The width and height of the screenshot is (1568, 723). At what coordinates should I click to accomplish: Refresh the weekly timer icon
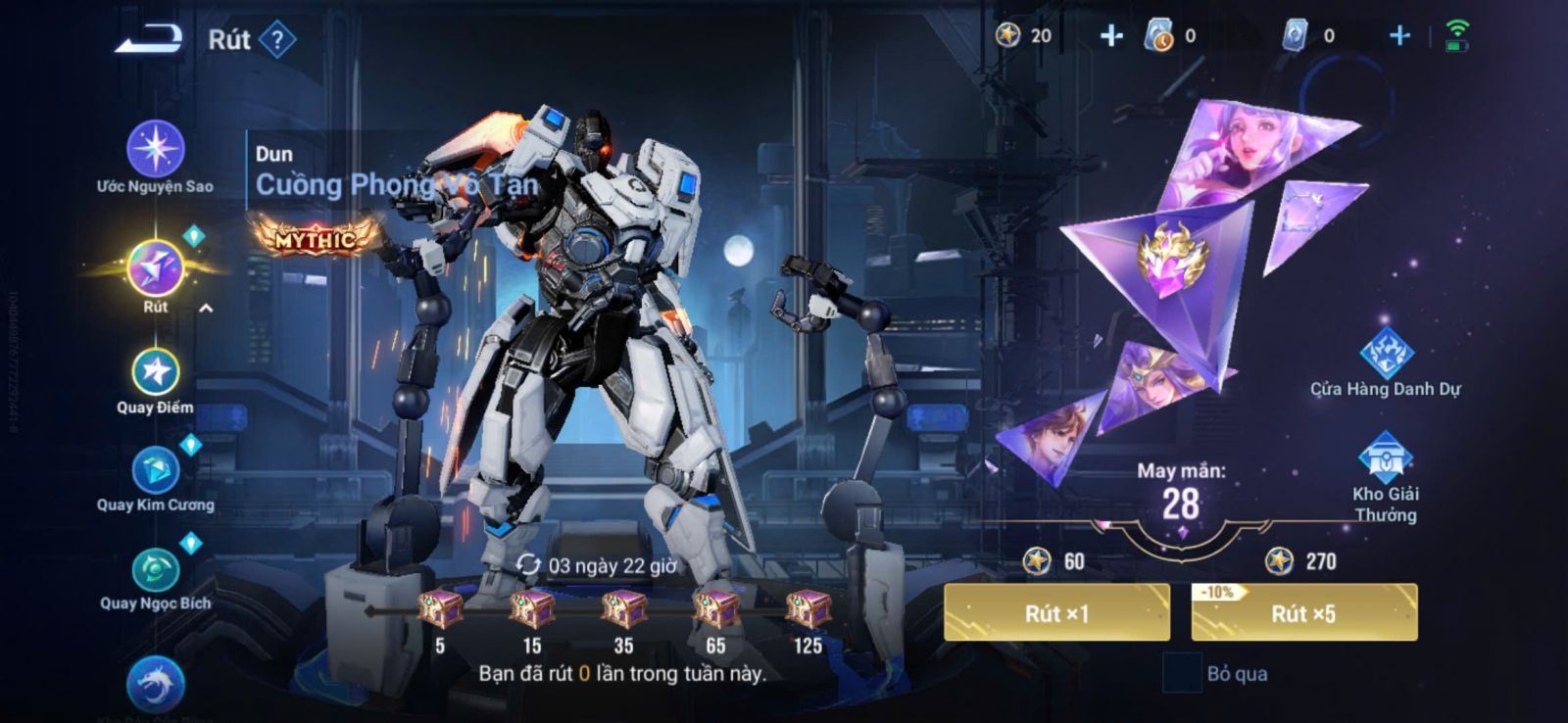pyautogui.click(x=528, y=564)
